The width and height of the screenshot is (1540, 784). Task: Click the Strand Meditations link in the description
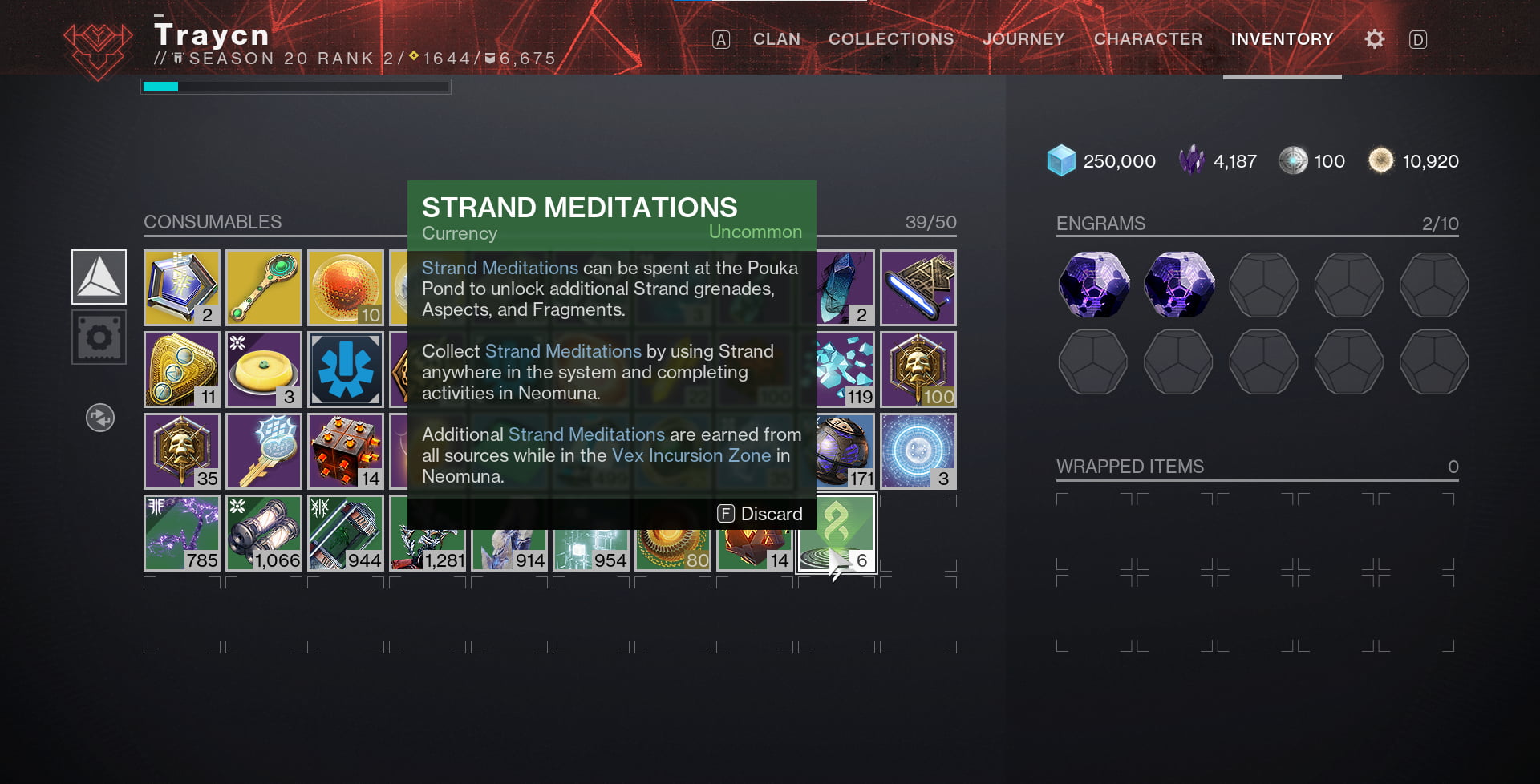(500, 268)
